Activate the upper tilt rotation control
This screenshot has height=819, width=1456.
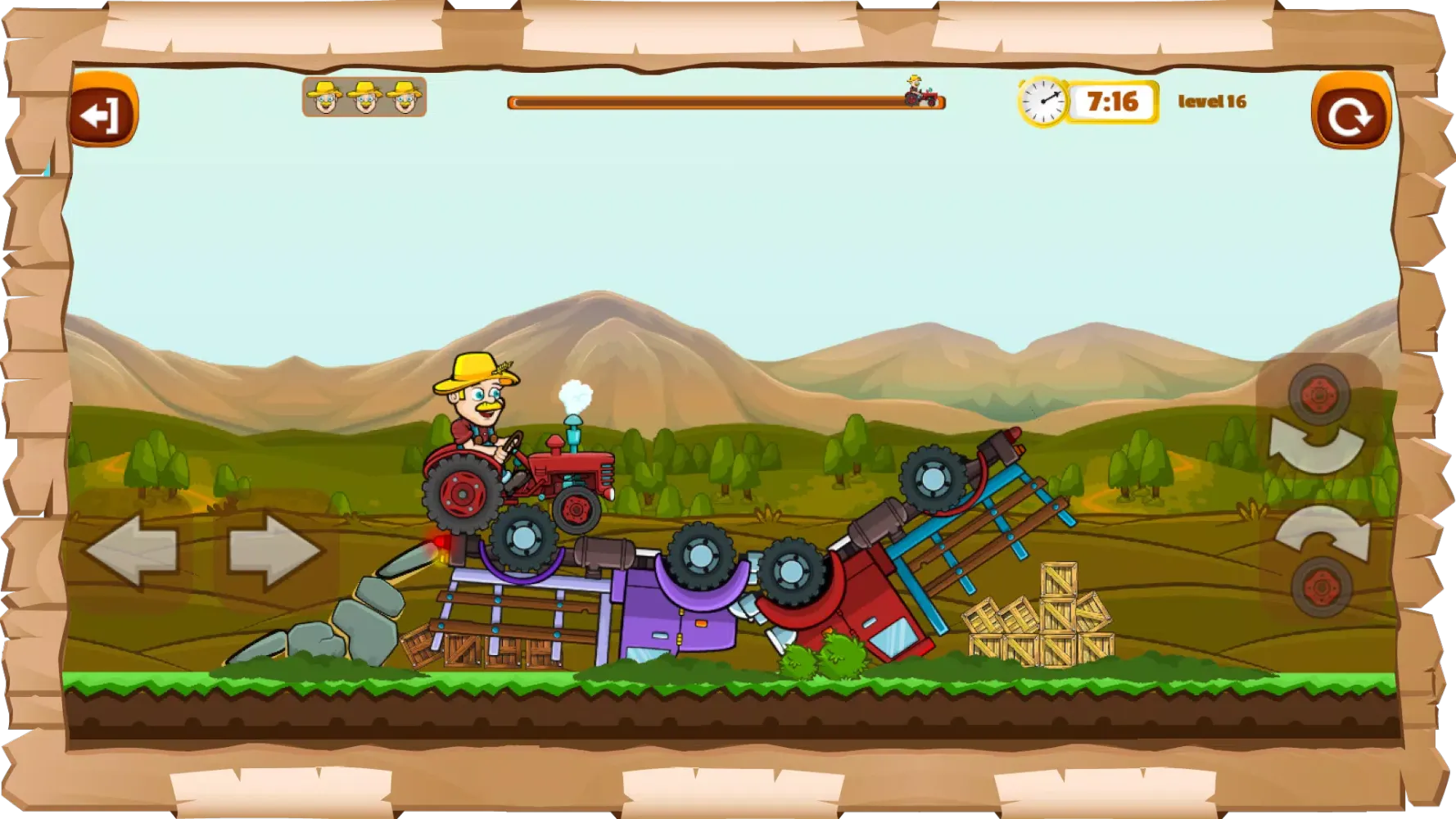(1318, 422)
